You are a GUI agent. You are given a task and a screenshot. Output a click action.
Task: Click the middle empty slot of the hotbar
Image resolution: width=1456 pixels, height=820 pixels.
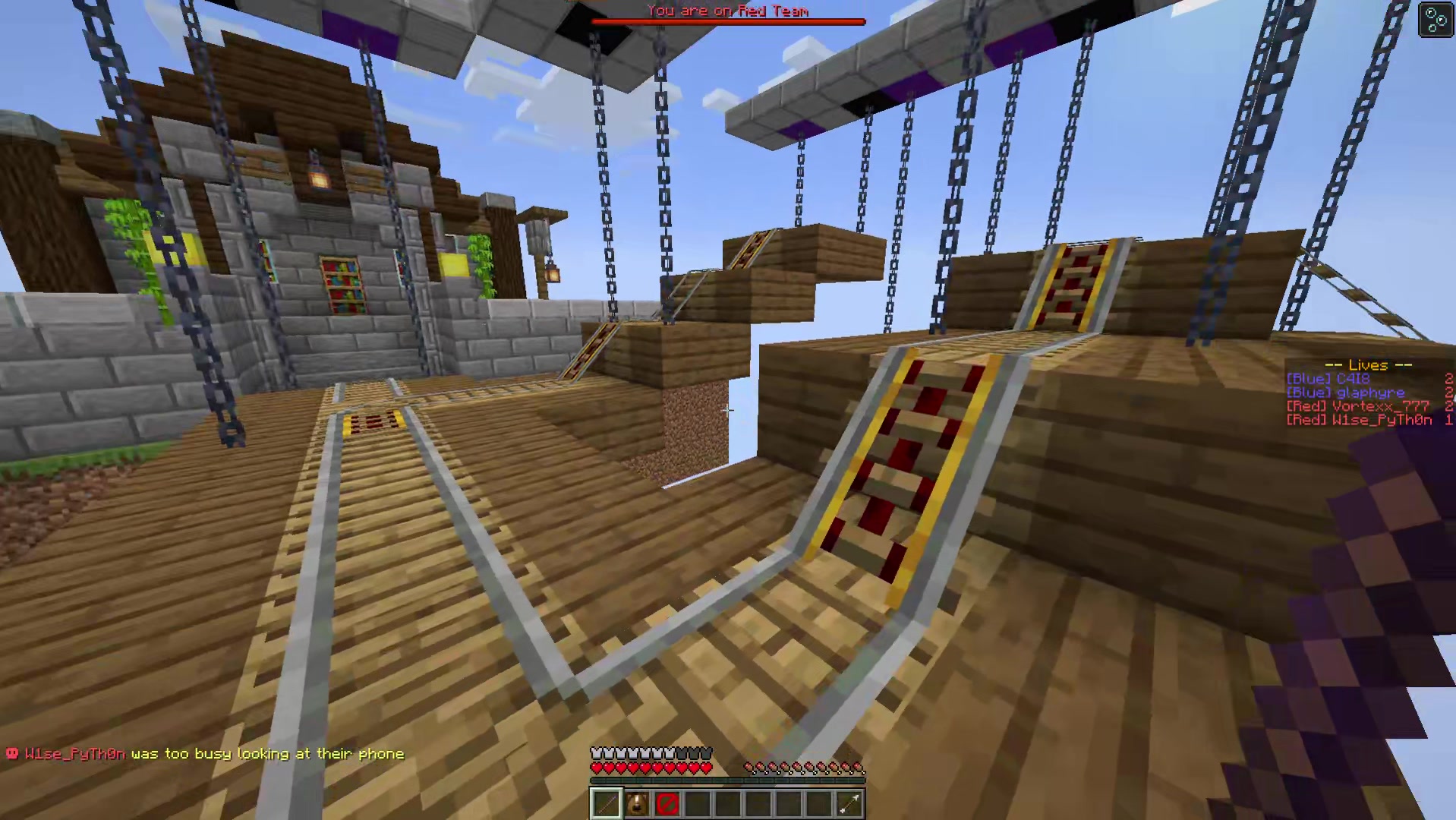point(727,803)
